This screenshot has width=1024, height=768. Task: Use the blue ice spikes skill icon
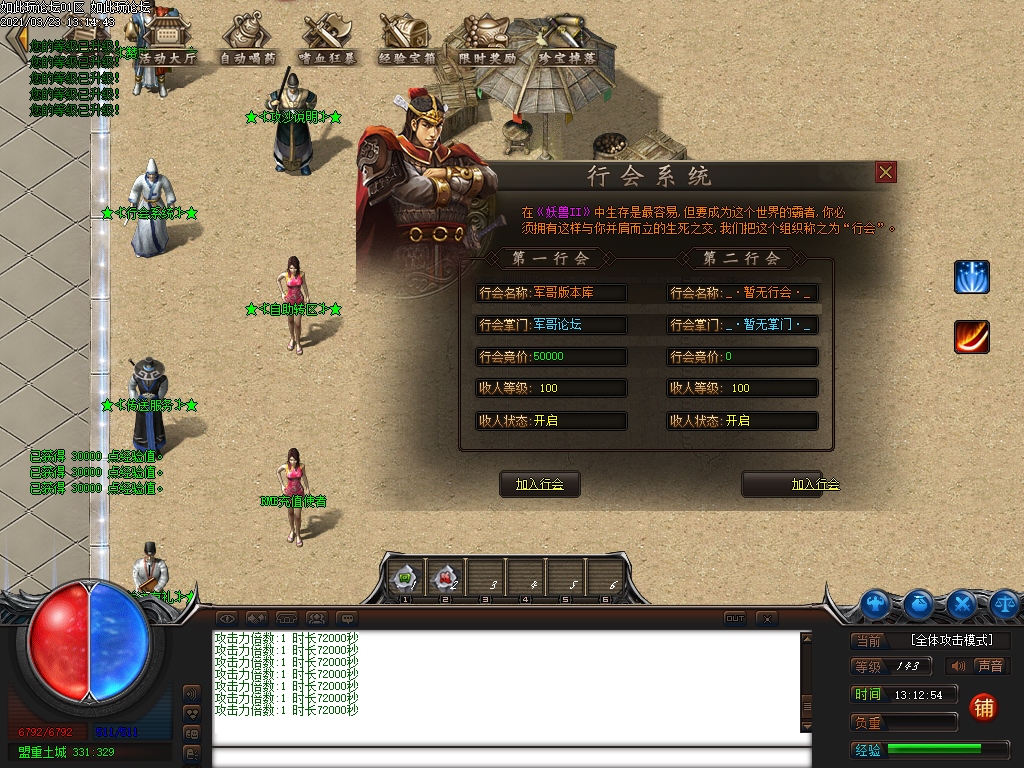click(x=971, y=277)
